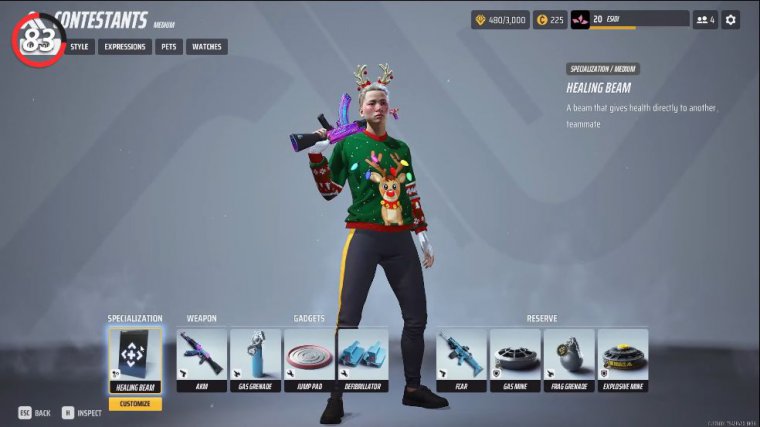Inspect the selected item
The width and height of the screenshot is (760, 427).
point(82,412)
